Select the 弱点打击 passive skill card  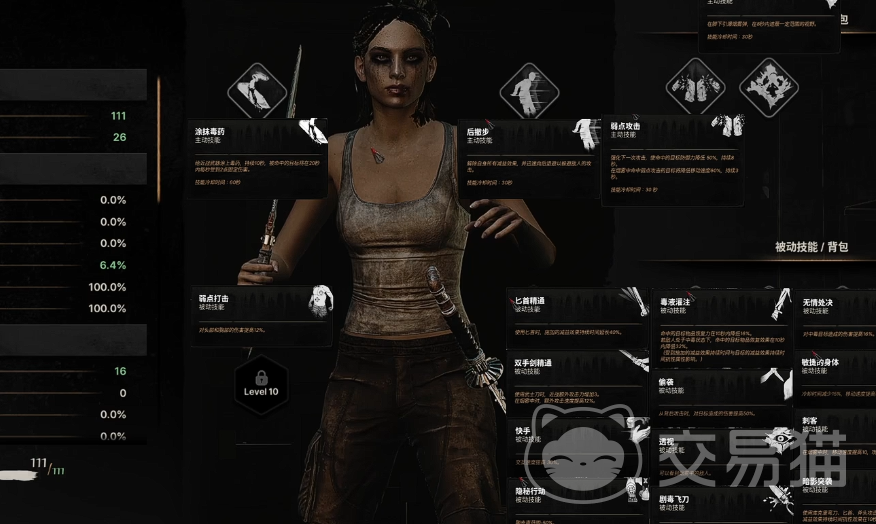262,315
